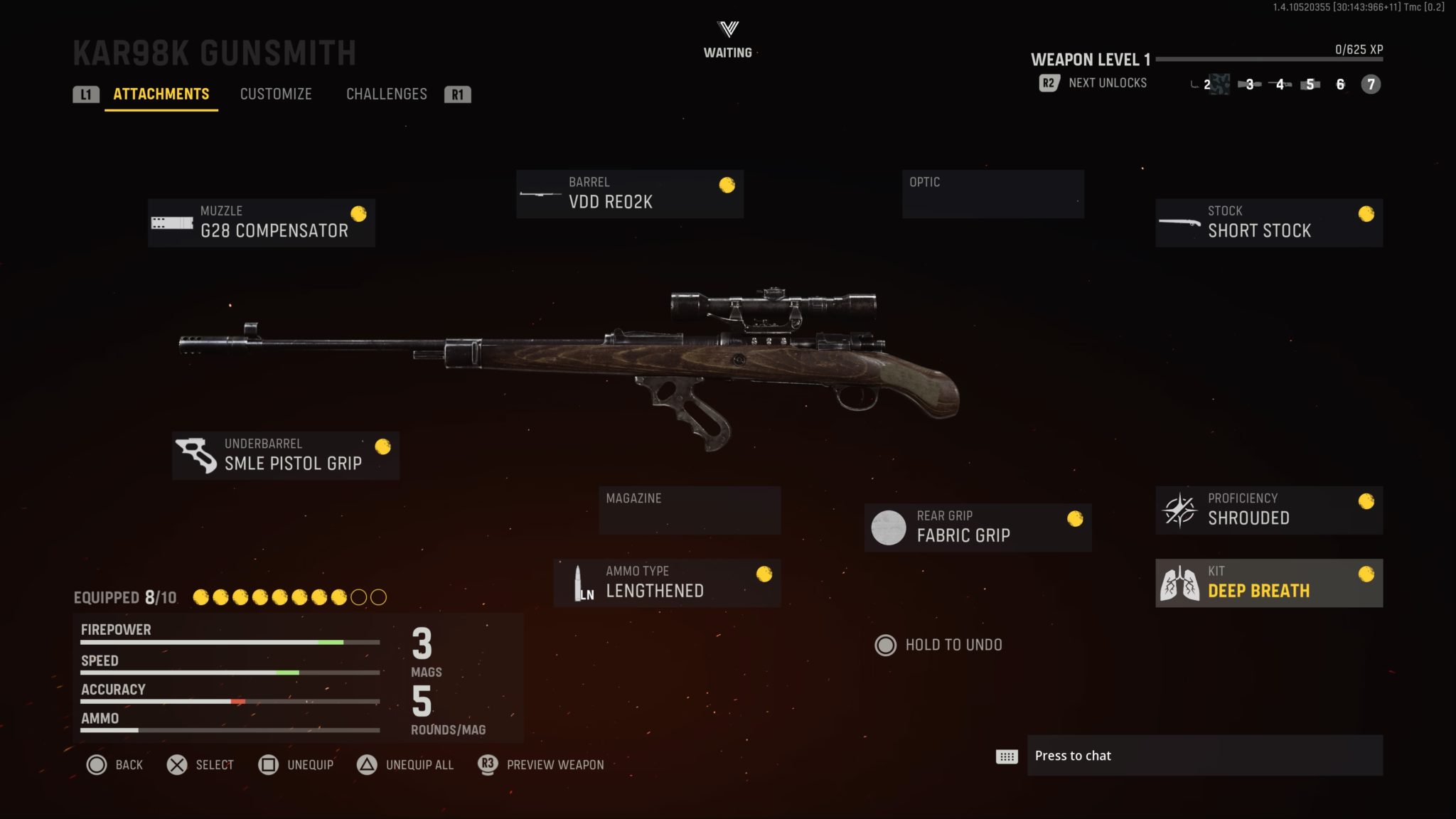
Task: Open the Challenges tab
Action: pos(386,94)
